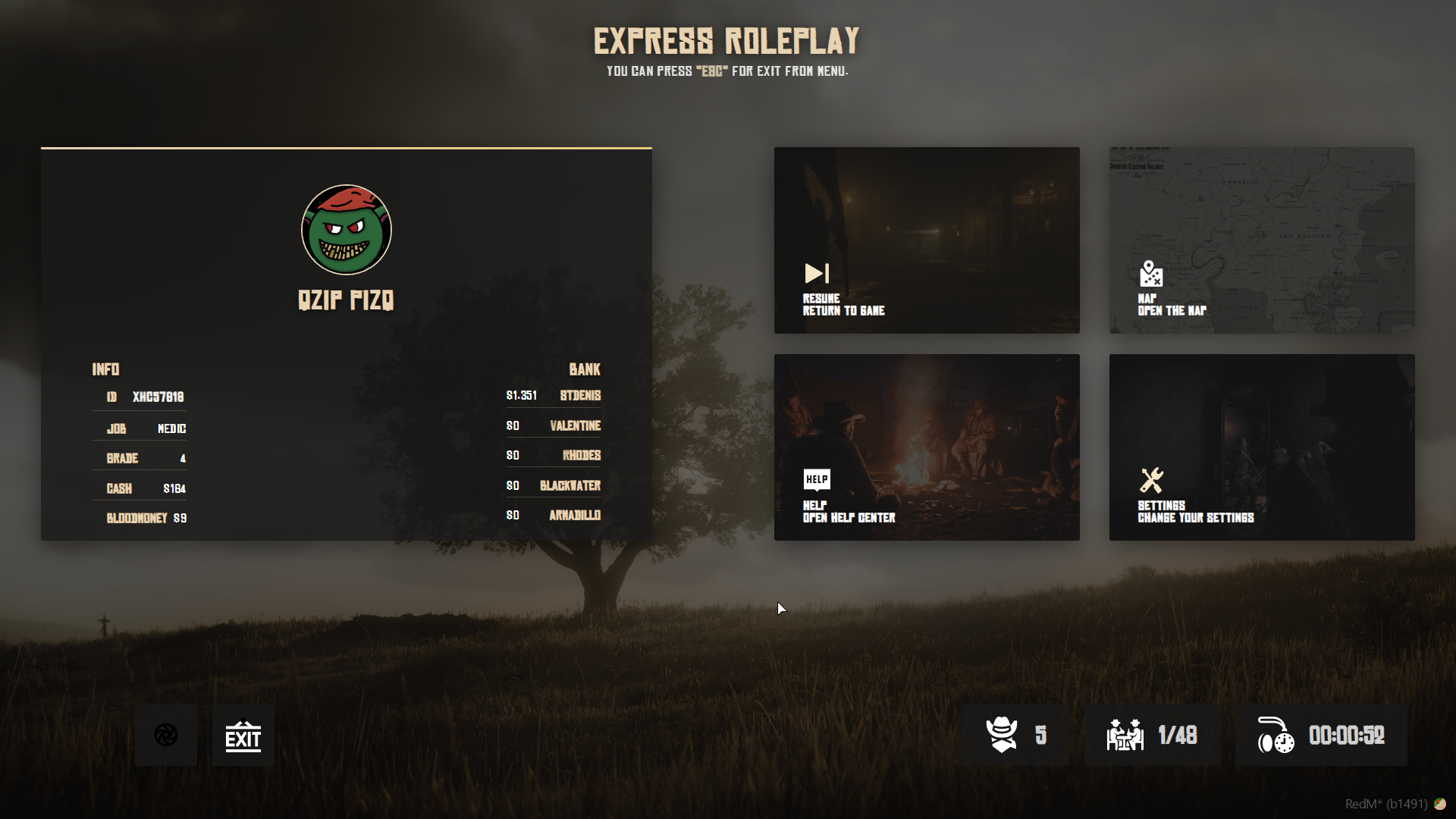Click the EXPRESS ROLEPLAY title
This screenshot has height=819, width=1456.
pos(726,42)
